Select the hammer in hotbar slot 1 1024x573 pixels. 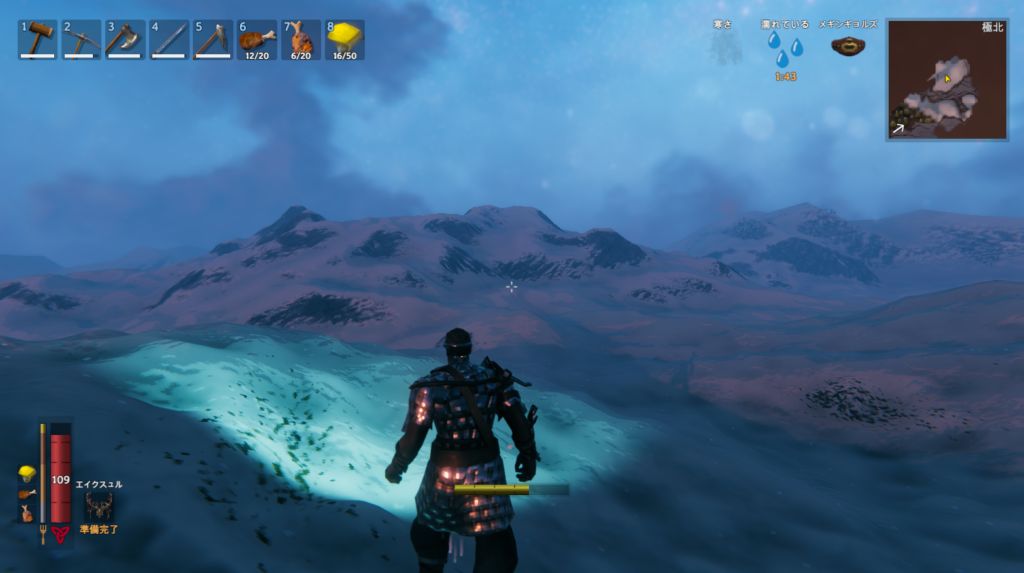(38, 39)
